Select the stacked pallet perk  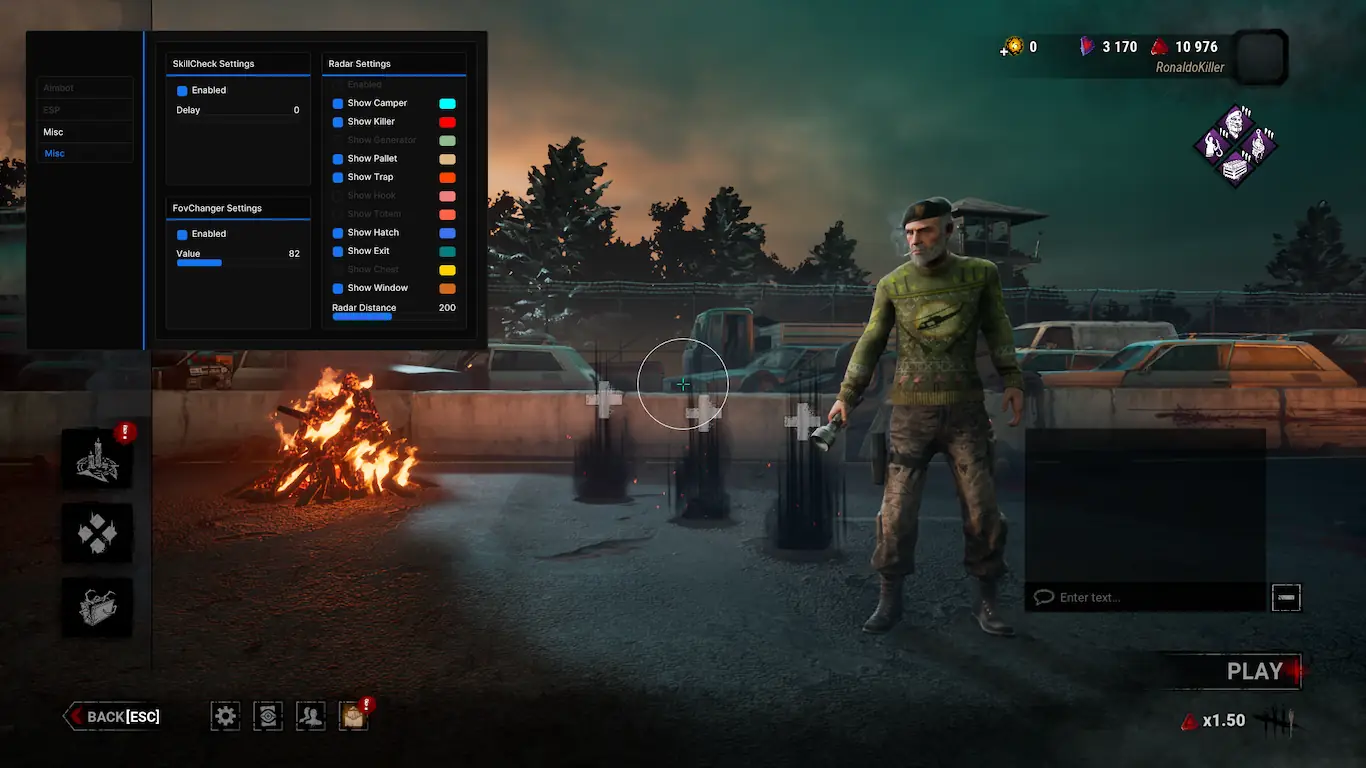point(1237,168)
